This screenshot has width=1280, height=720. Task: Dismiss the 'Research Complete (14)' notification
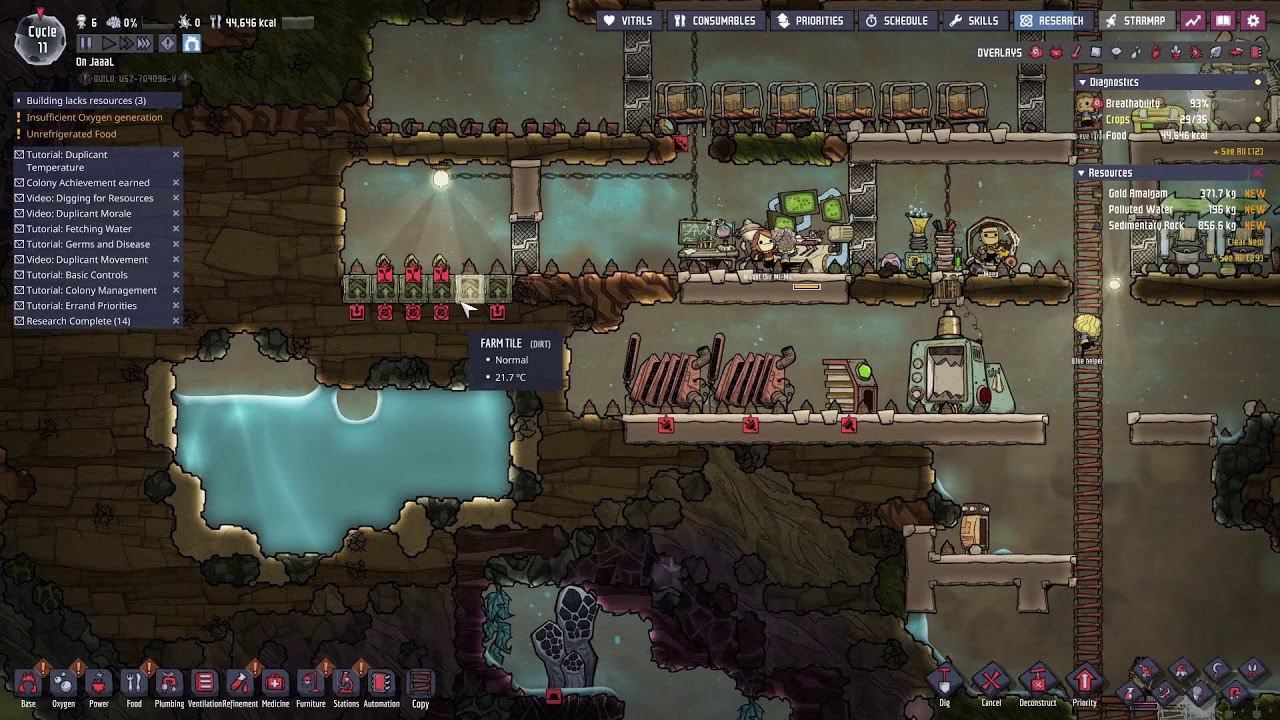click(176, 321)
